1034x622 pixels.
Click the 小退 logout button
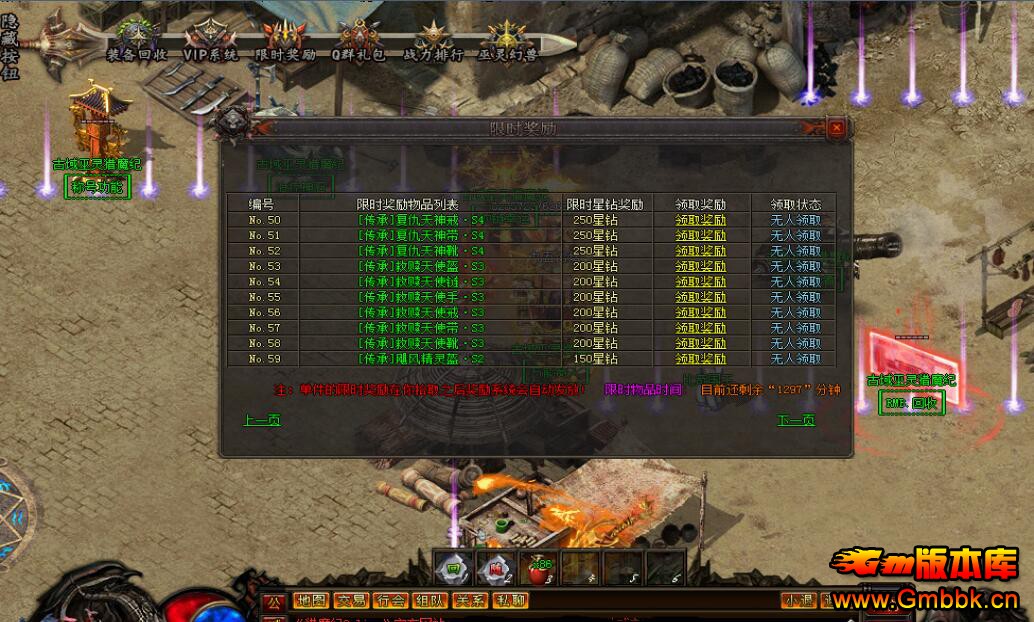[799, 601]
